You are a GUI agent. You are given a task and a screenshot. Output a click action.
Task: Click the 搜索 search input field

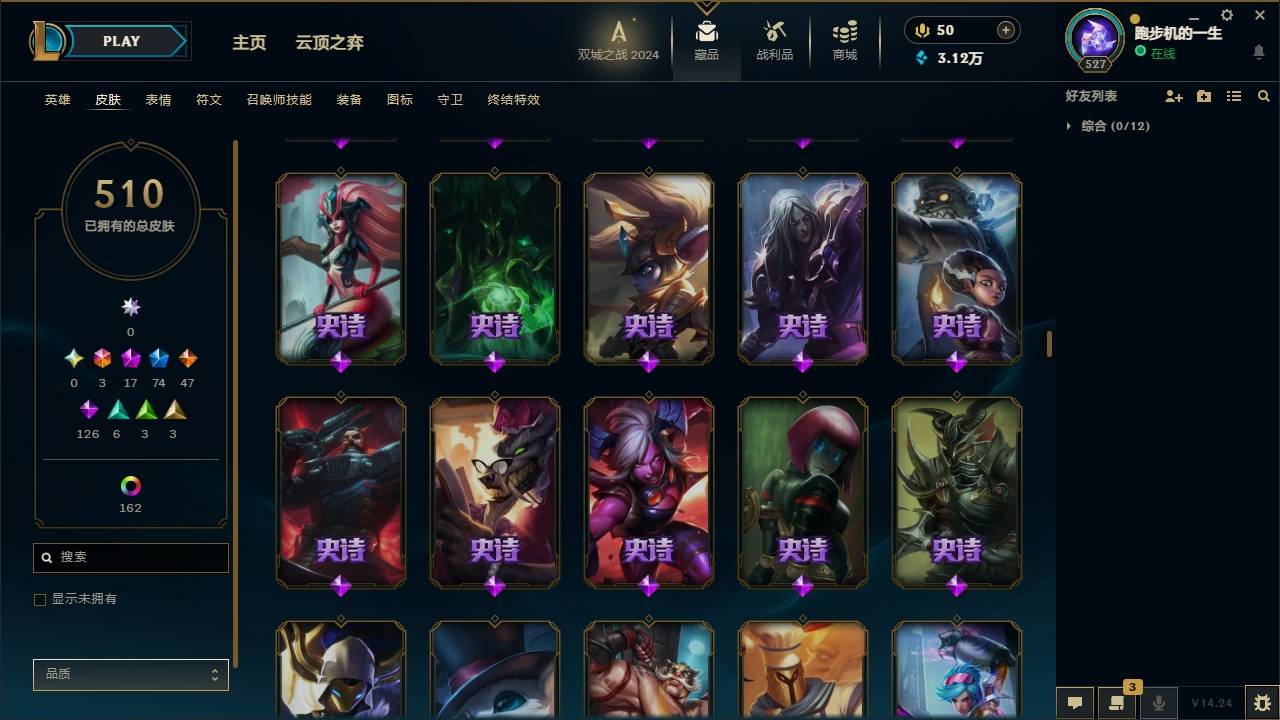click(x=130, y=557)
